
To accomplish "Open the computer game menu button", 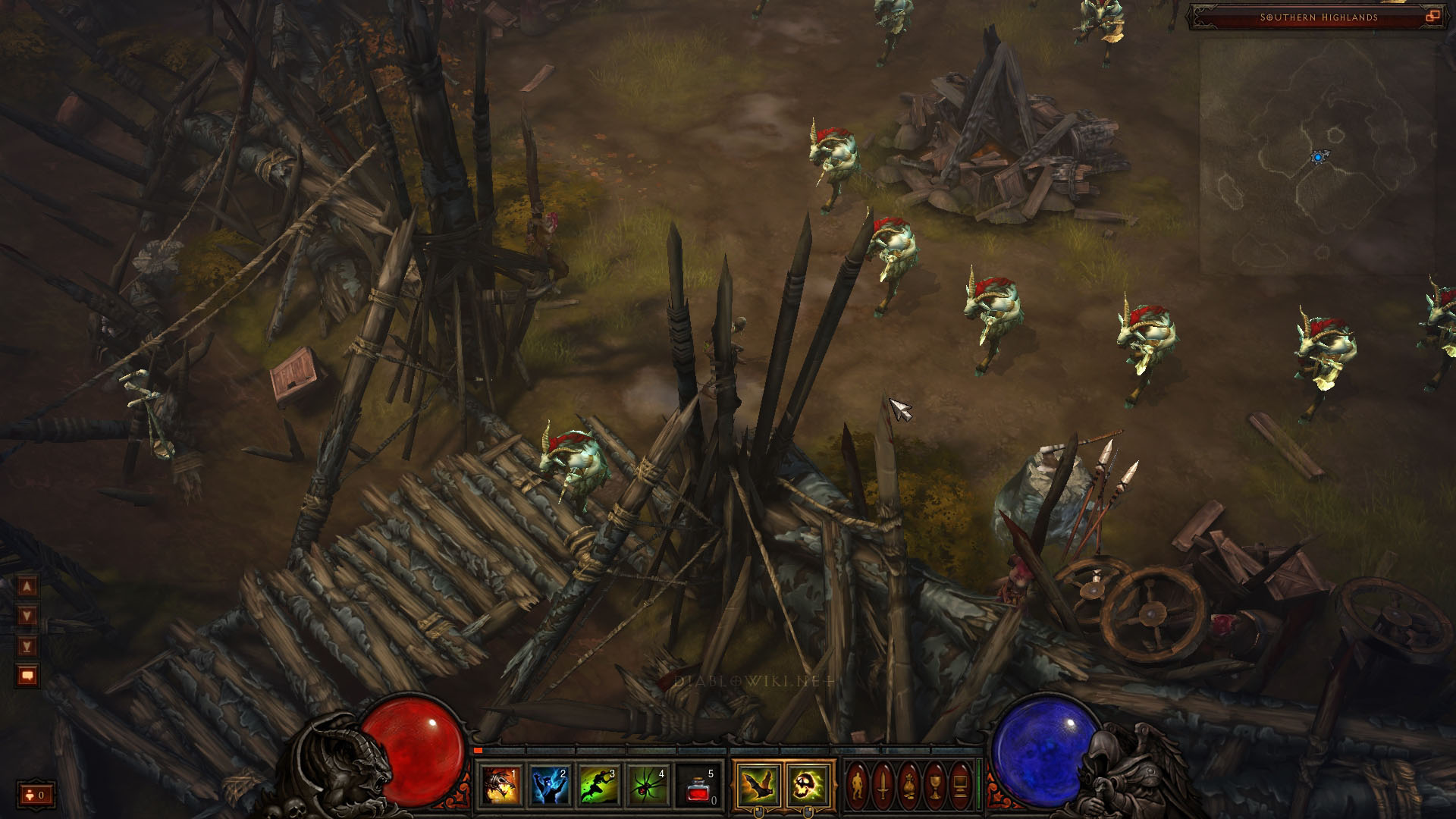I will [x=961, y=785].
